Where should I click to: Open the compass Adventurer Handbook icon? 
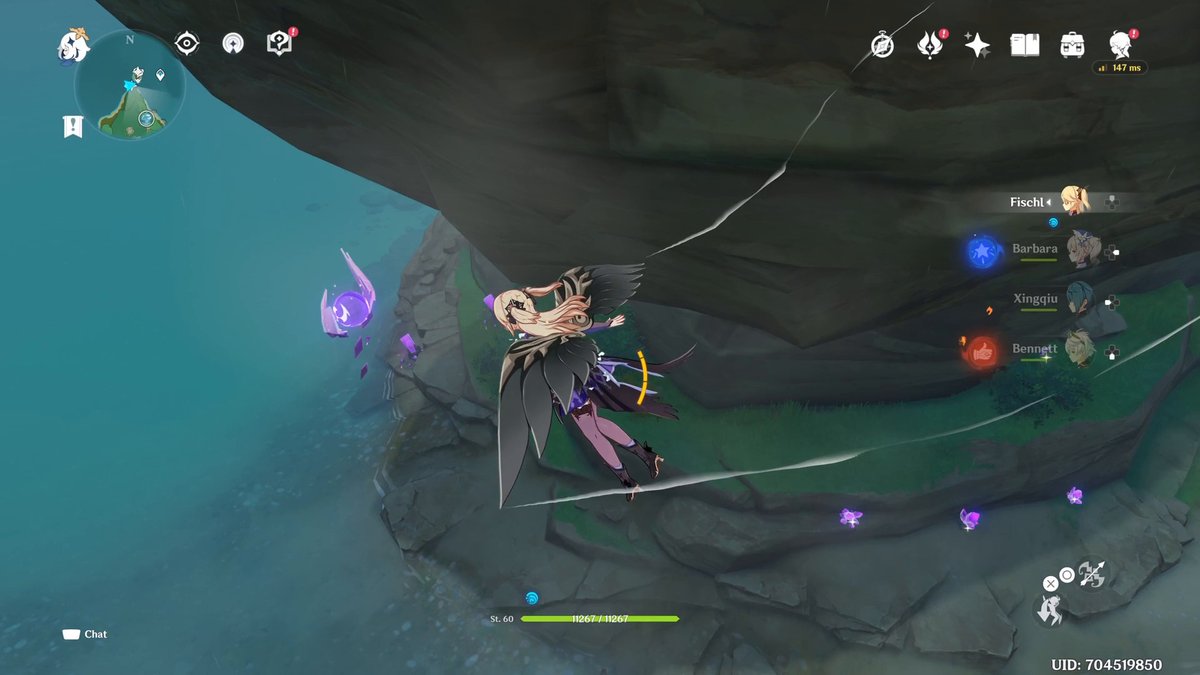(882, 45)
